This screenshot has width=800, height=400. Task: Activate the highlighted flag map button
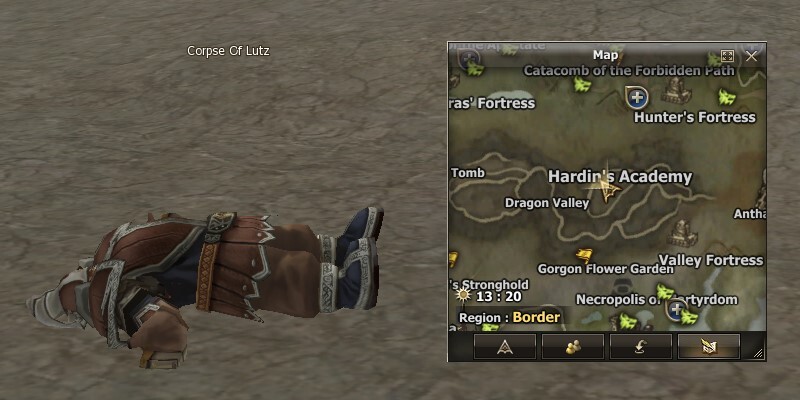coord(708,346)
